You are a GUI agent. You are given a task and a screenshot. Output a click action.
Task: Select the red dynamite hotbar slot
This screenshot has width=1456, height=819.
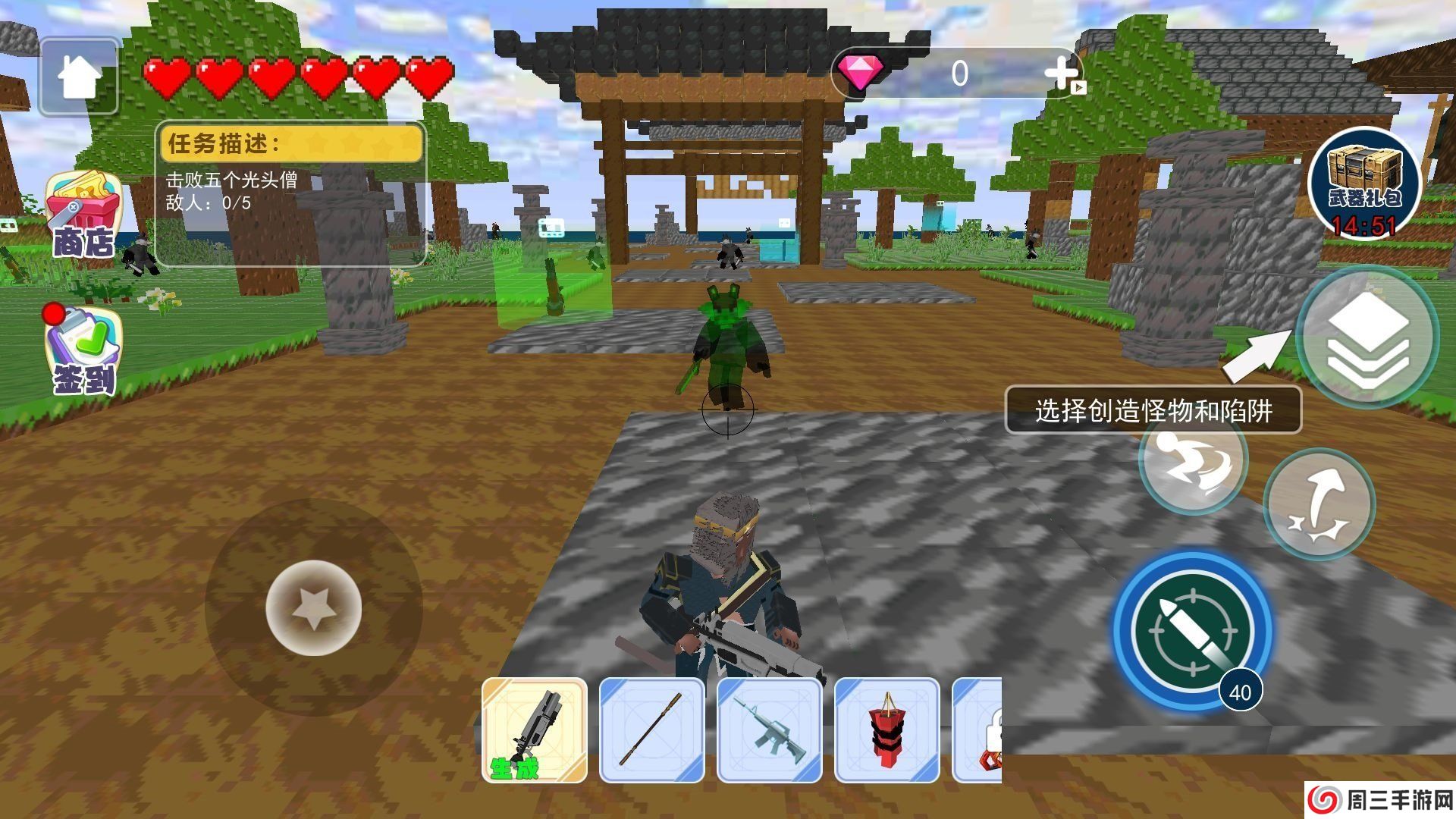point(887,732)
